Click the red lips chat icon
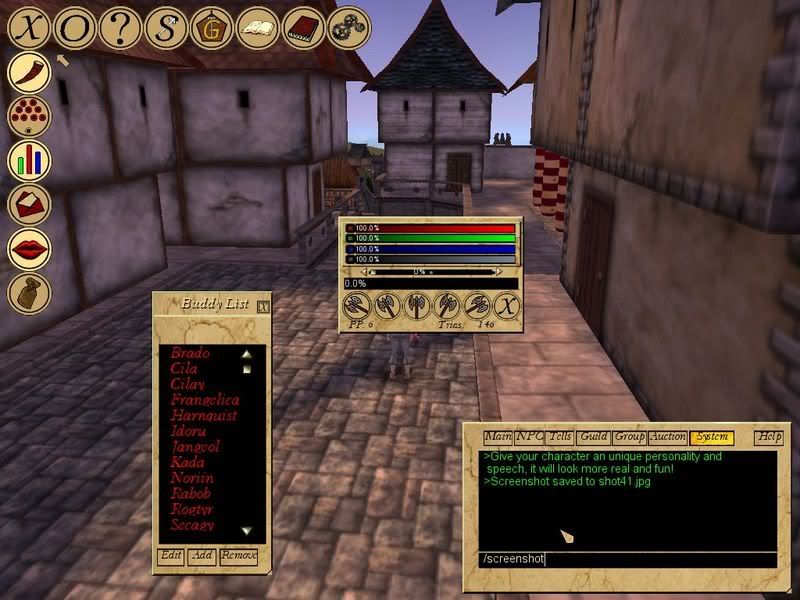 [x=30, y=248]
